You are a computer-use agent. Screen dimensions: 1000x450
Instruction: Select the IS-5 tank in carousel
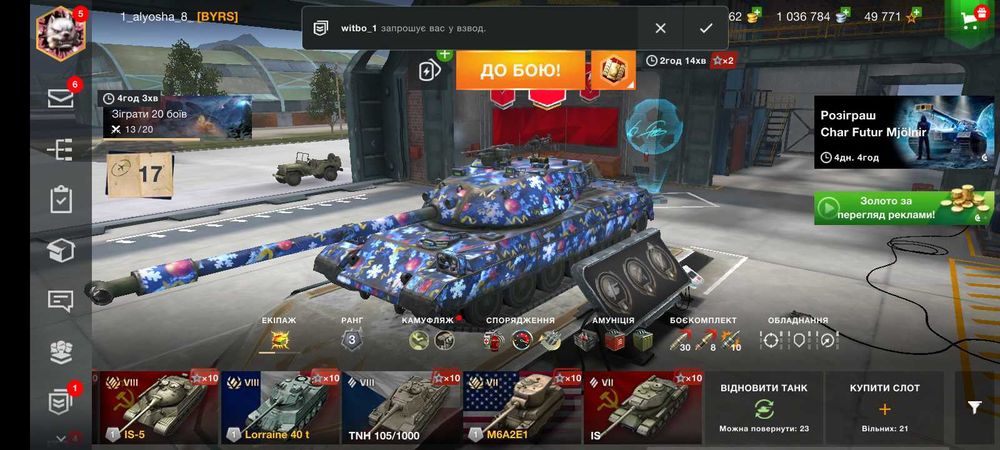click(158, 407)
